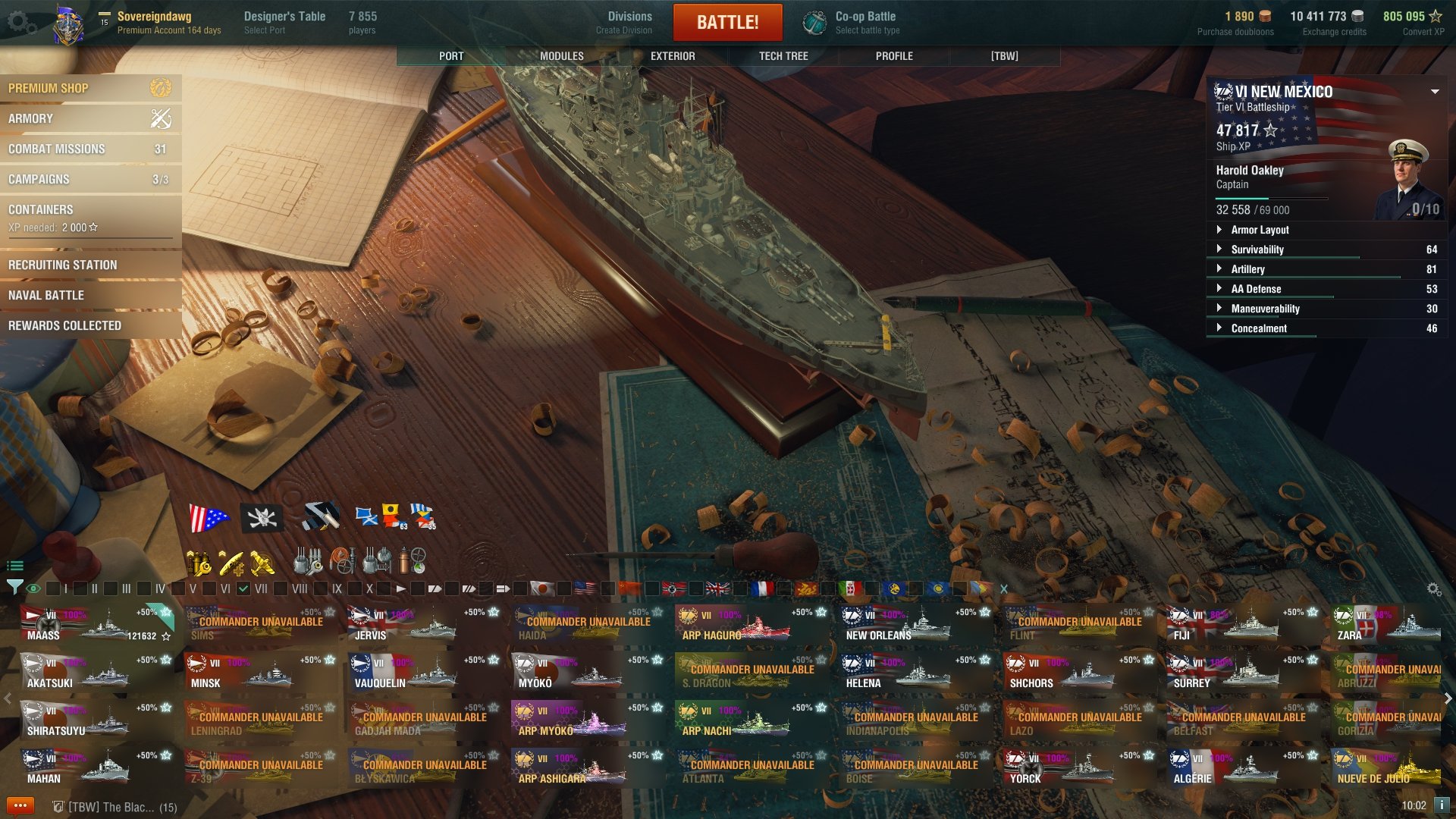Open Combat Missions list
Screen dimensions: 1456x819
click(x=90, y=149)
